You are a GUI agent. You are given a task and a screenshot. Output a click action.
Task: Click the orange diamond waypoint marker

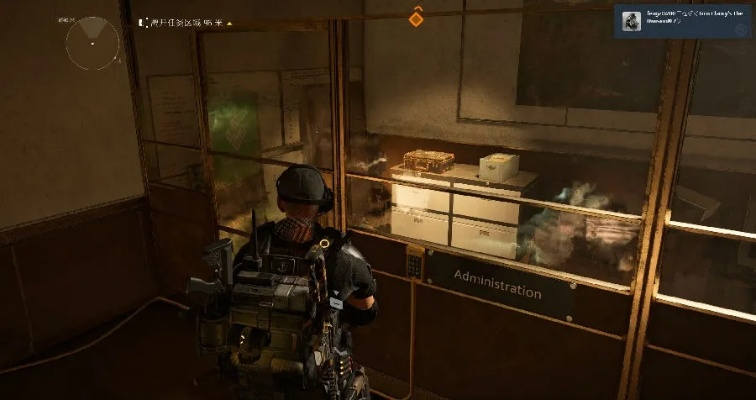point(416,18)
